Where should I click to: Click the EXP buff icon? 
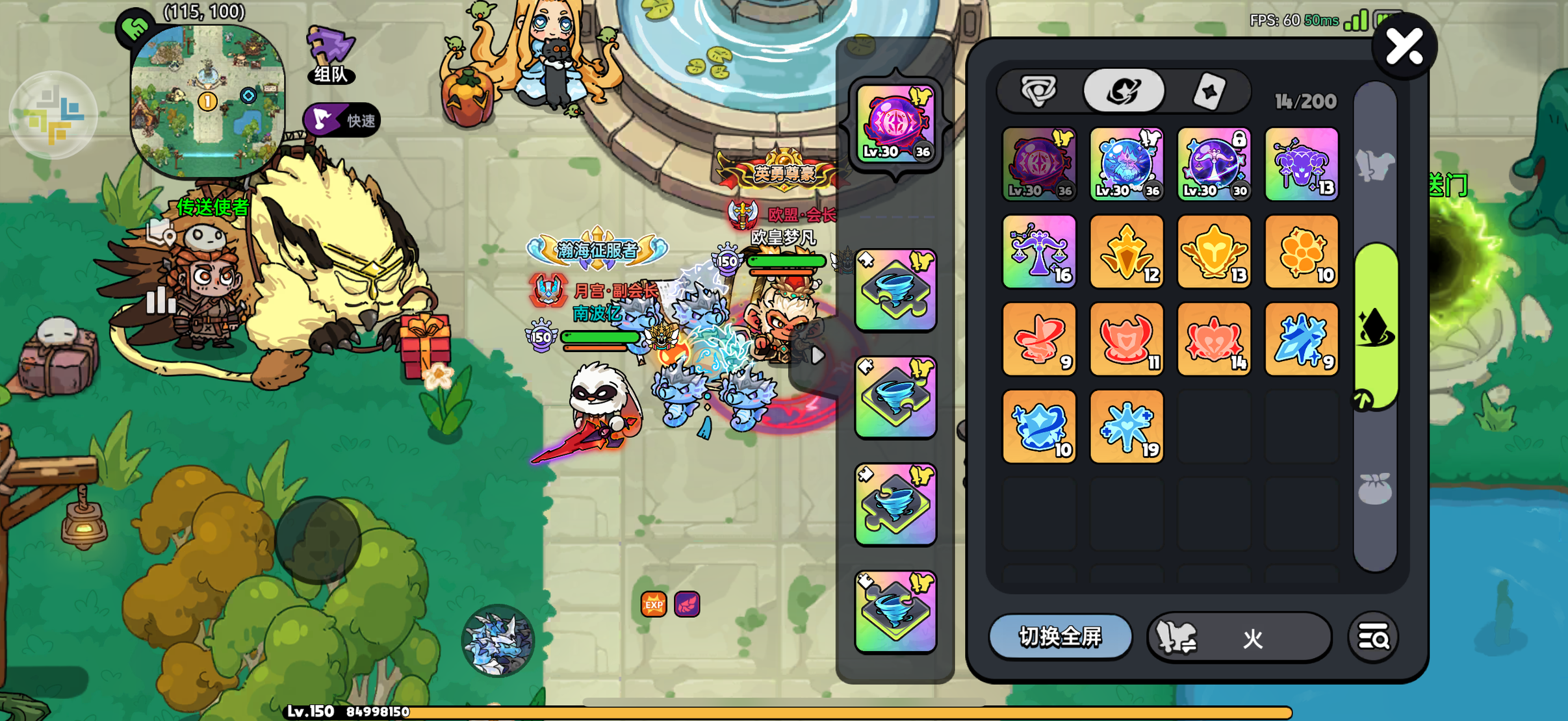pos(654,604)
